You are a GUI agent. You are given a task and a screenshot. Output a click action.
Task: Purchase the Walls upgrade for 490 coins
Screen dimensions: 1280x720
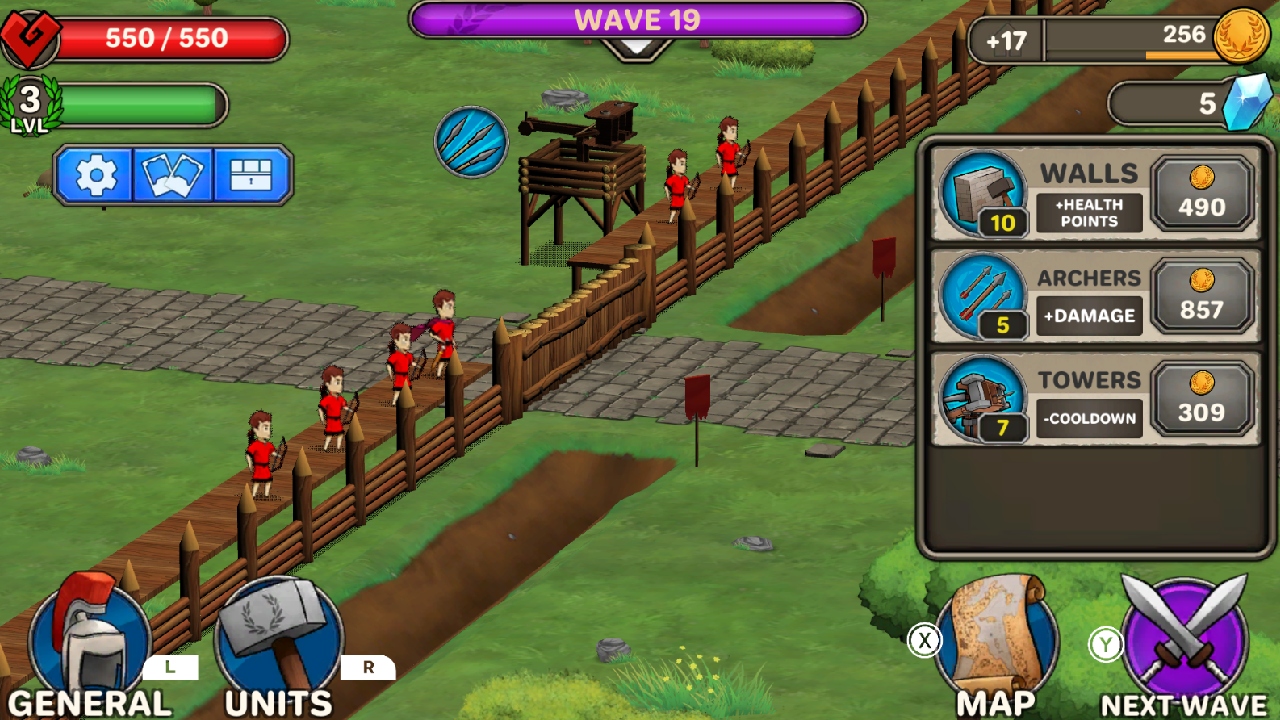(1203, 196)
